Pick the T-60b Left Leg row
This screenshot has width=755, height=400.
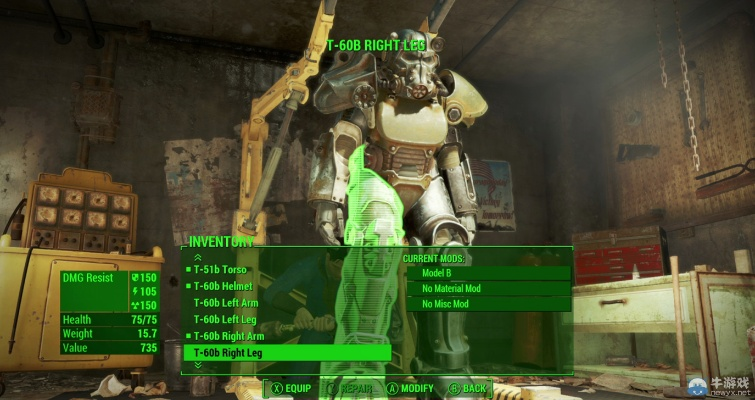pyautogui.click(x=224, y=319)
